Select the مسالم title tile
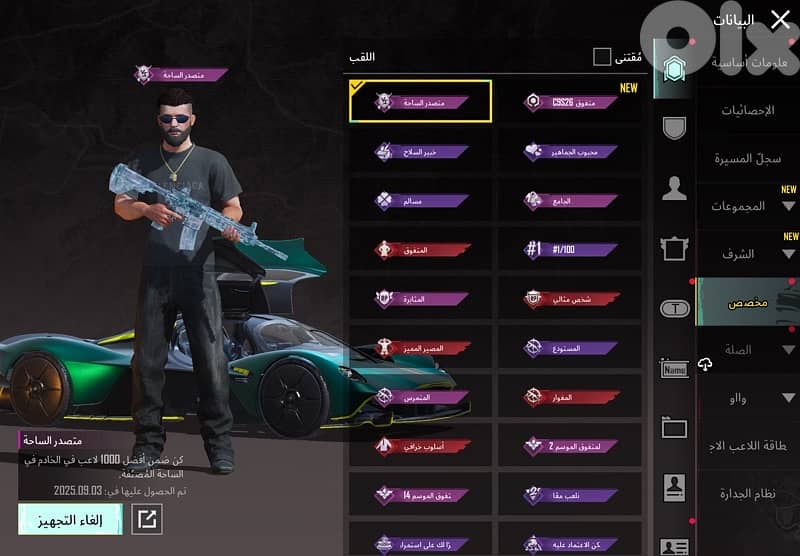 click(x=421, y=201)
